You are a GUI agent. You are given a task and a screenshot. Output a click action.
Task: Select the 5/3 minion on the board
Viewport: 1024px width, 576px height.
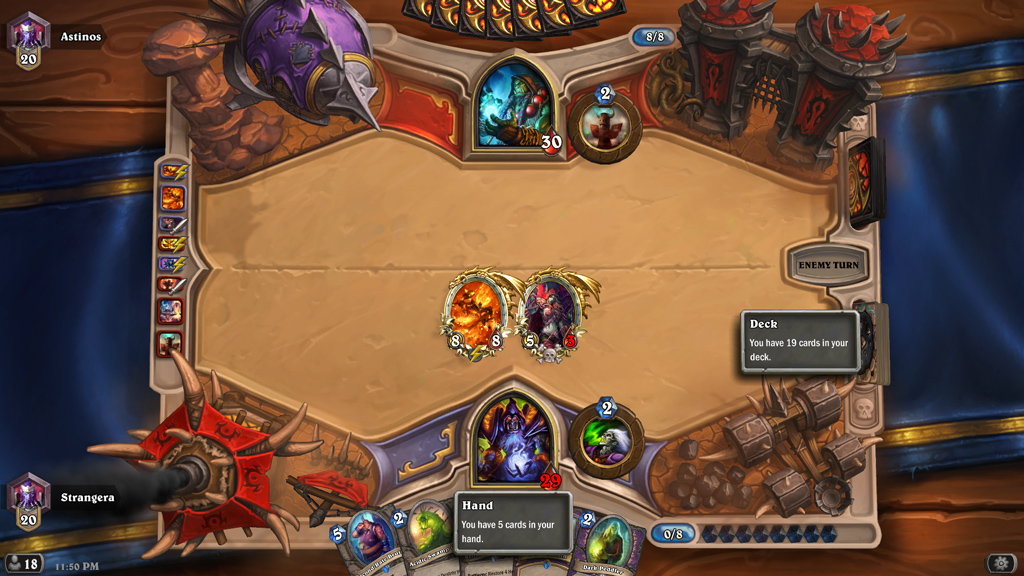pos(551,315)
